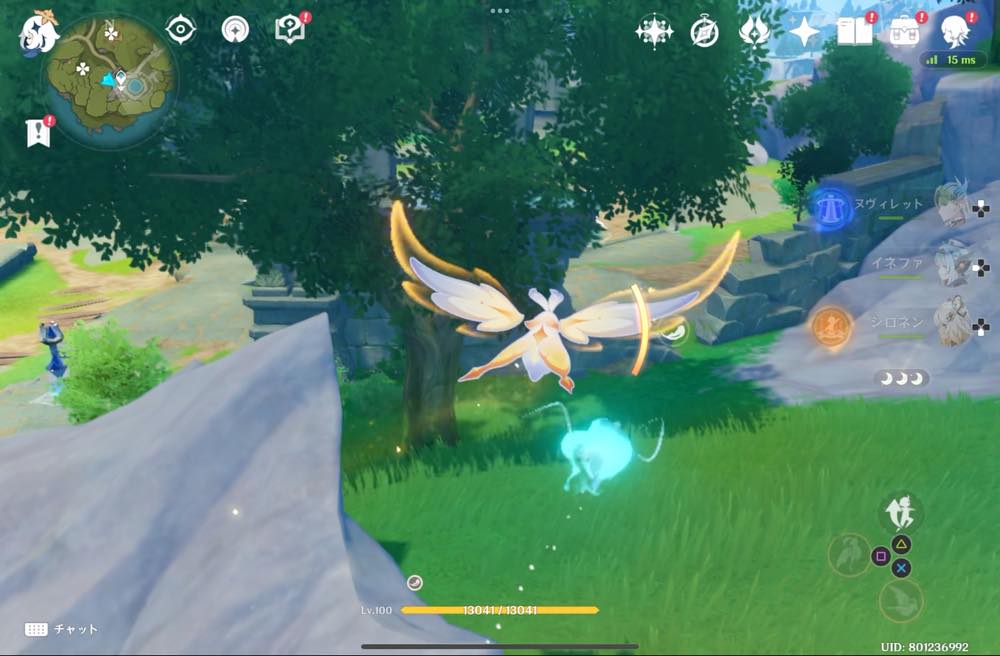1000x656 pixels.
Task: Open the チャット chat box
Action: (x=62, y=629)
